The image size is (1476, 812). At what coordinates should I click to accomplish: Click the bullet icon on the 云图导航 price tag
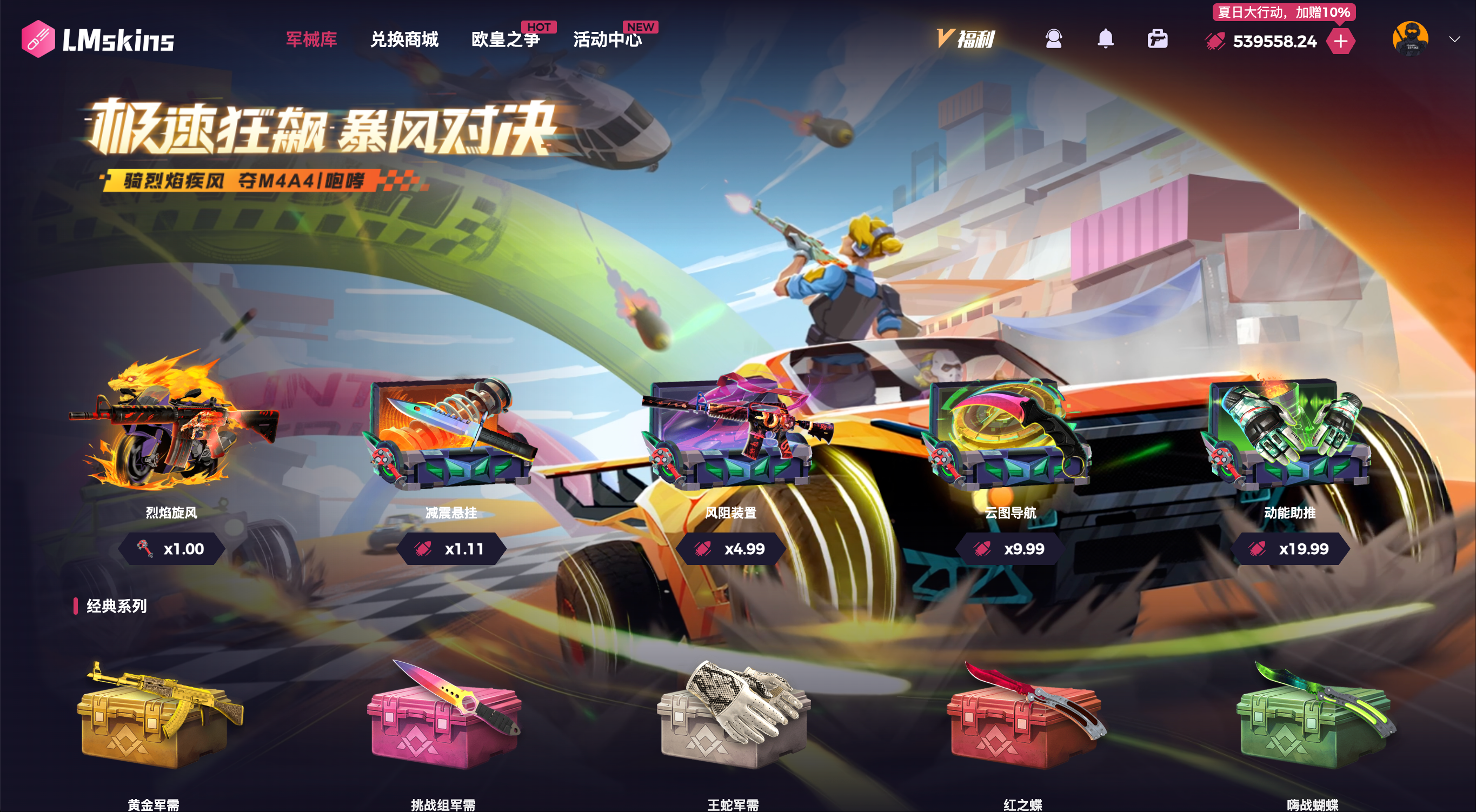tap(981, 549)
